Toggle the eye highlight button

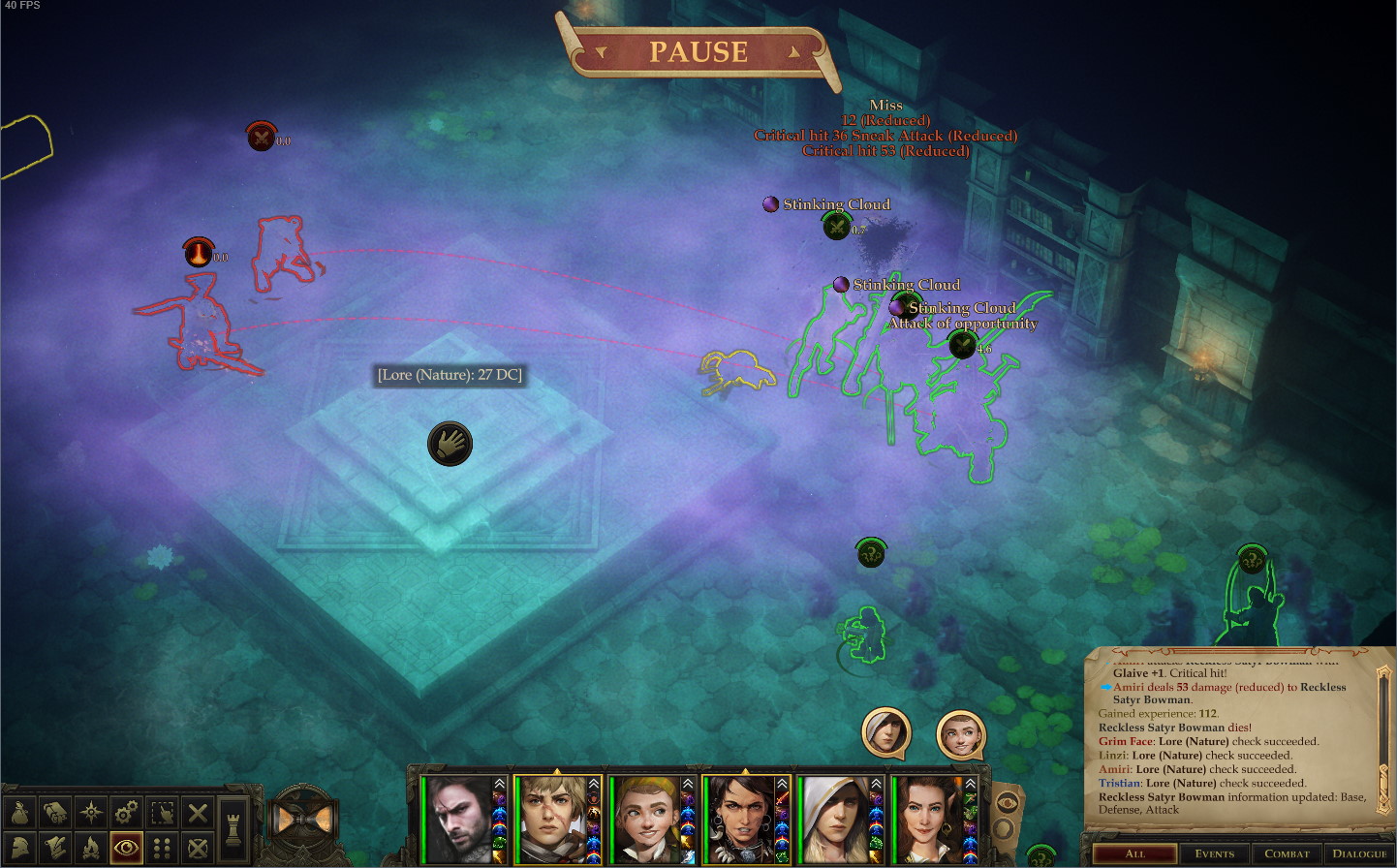point(126,849)
